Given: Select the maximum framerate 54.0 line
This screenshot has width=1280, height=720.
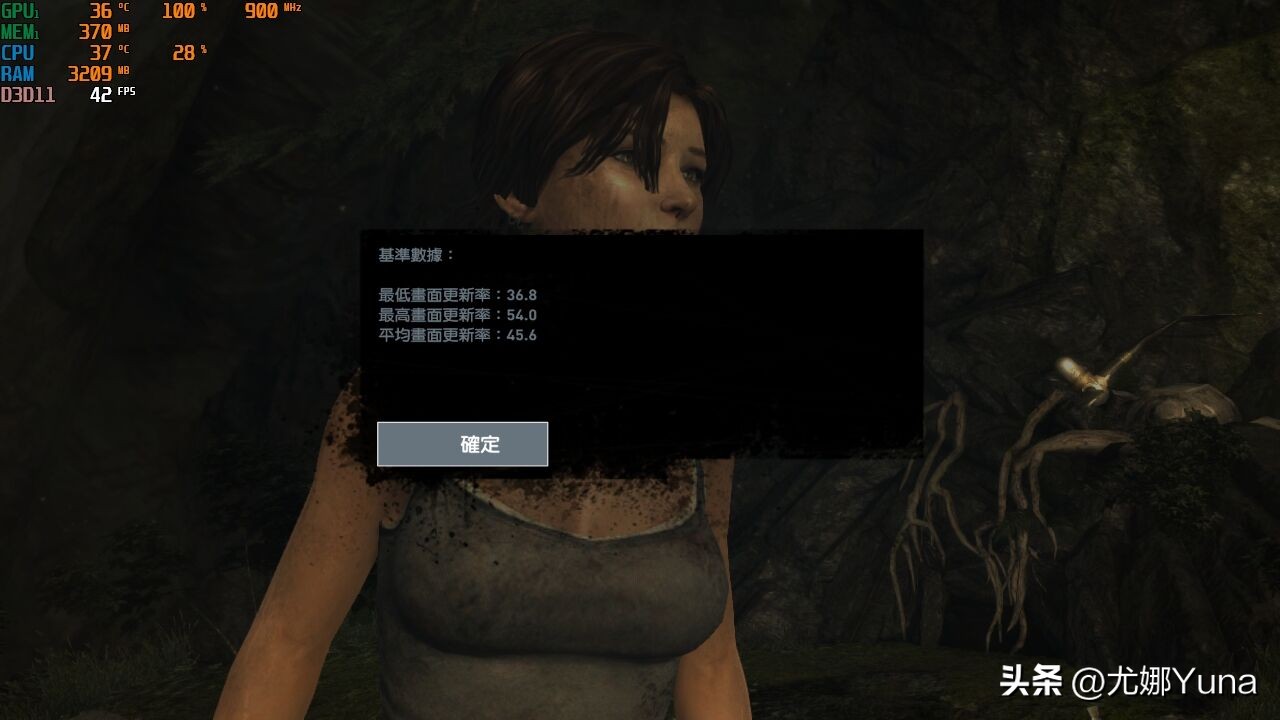Looking at the screenshot, I should [457, 315].
